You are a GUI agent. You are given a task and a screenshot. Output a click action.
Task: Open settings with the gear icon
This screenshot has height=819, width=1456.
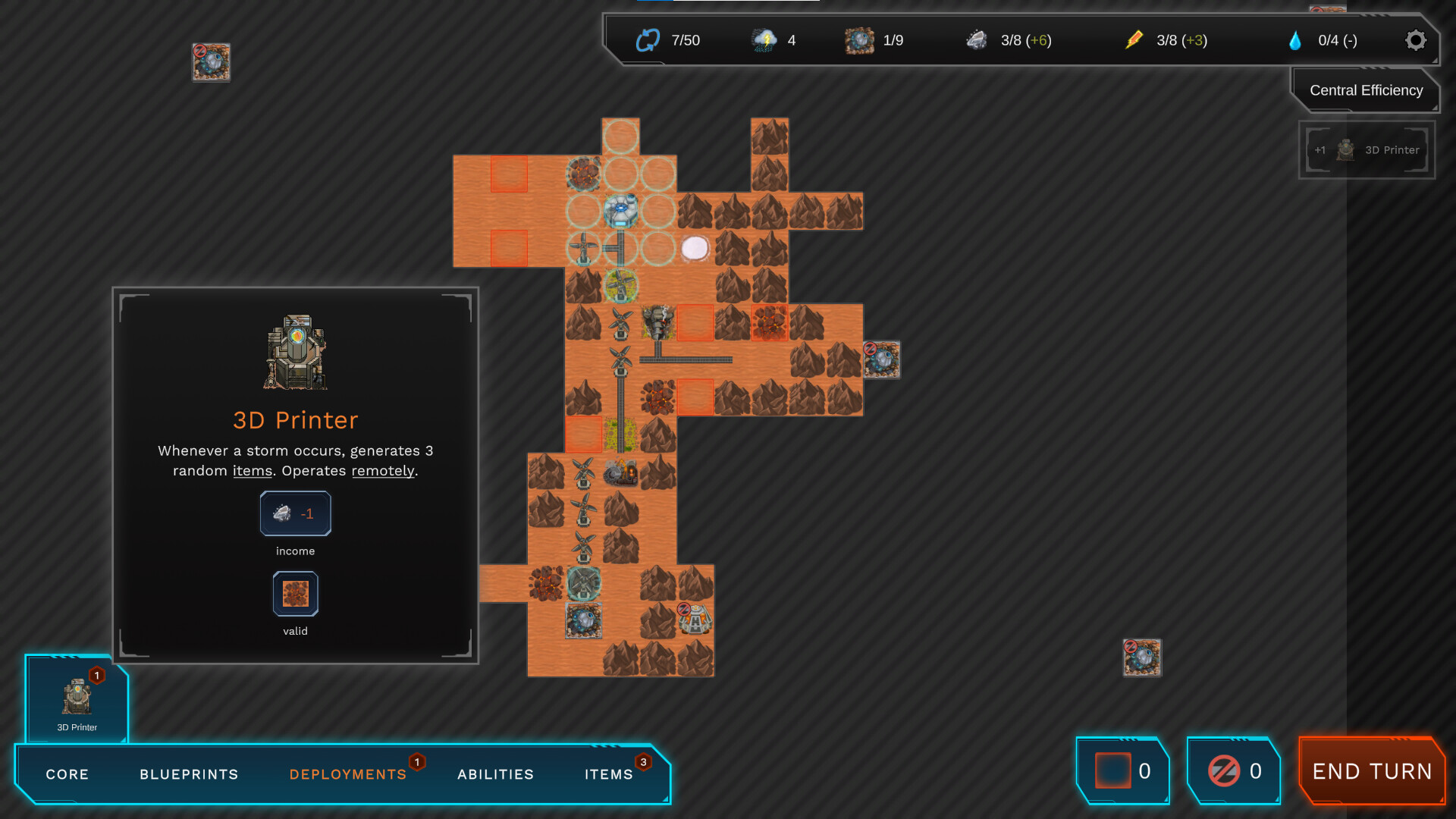pyautogui.click(x=1415, y=40)
